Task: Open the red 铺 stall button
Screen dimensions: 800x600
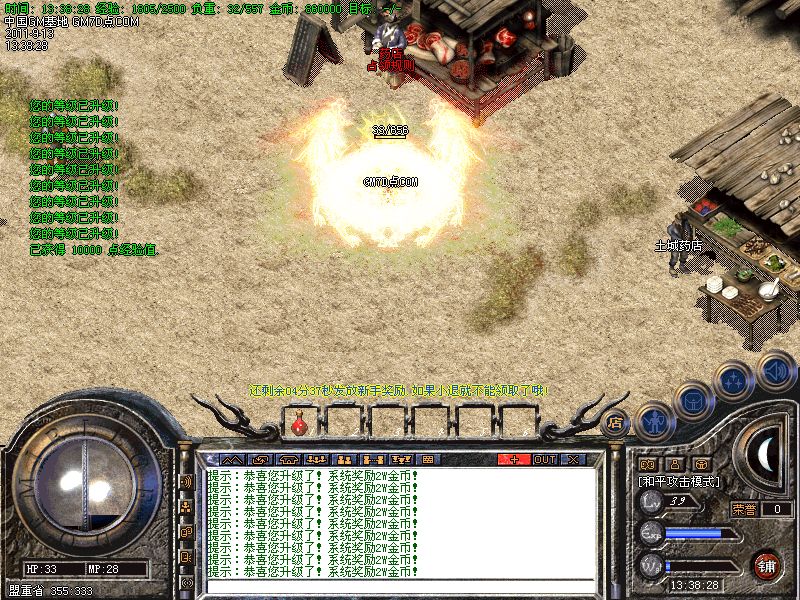Action: pyautogui.click(x=767, y=565)
